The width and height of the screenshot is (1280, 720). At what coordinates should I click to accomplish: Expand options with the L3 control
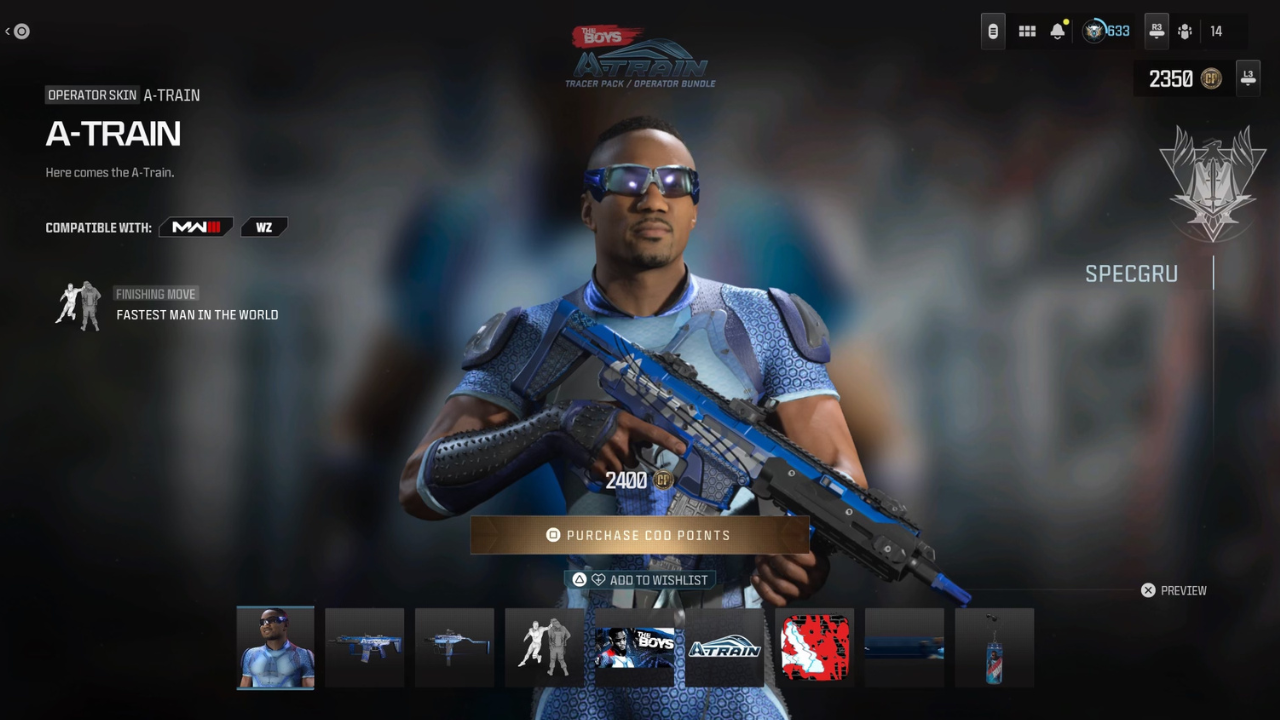point(1247,78)
